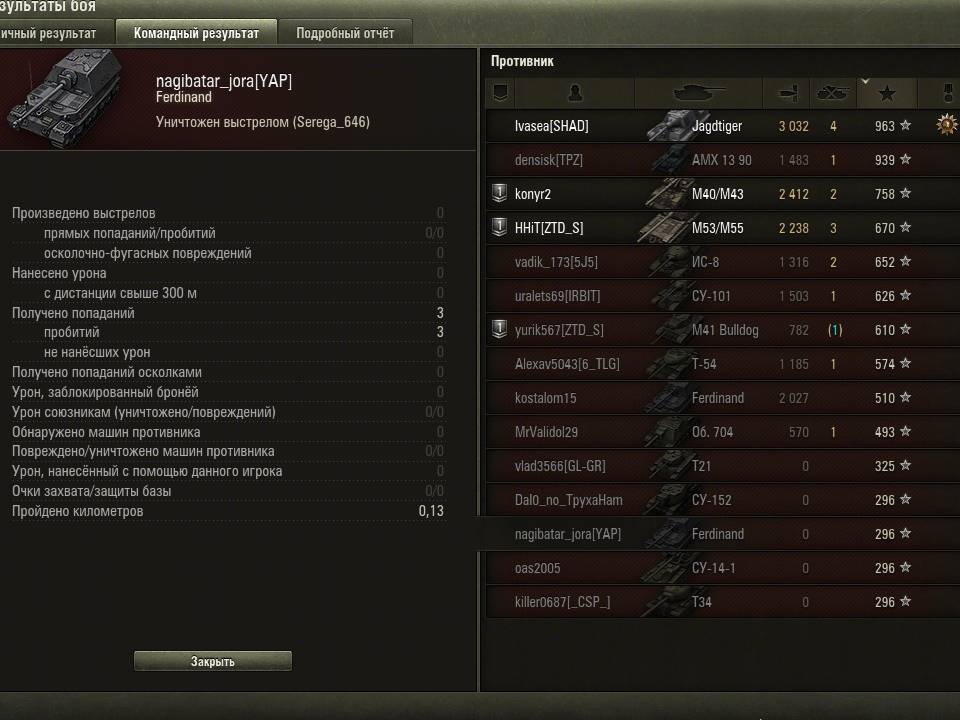Select oas2005 player row

click(x=538, y=568)
